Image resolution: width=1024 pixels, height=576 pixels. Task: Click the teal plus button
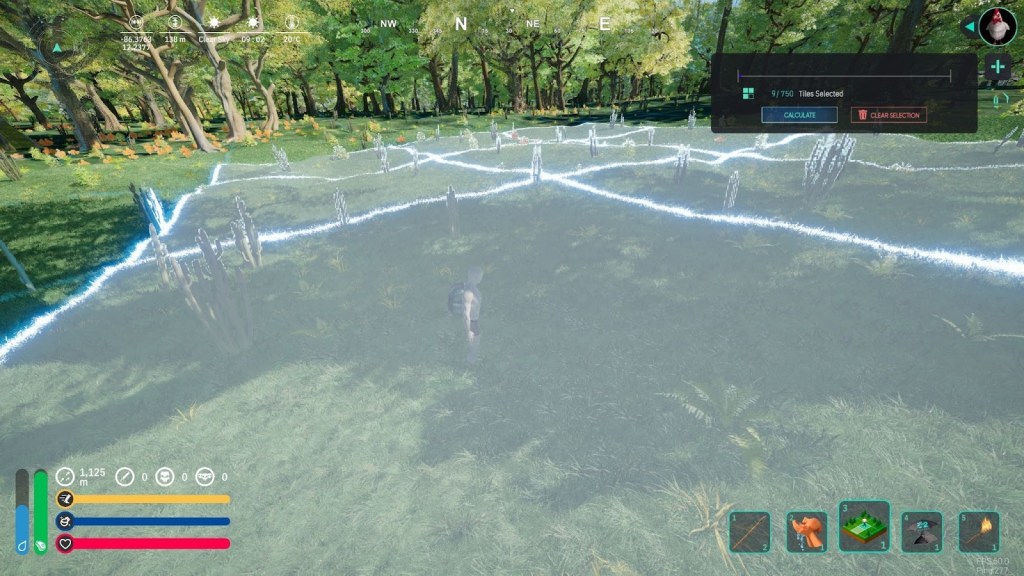tap(997, 67)
